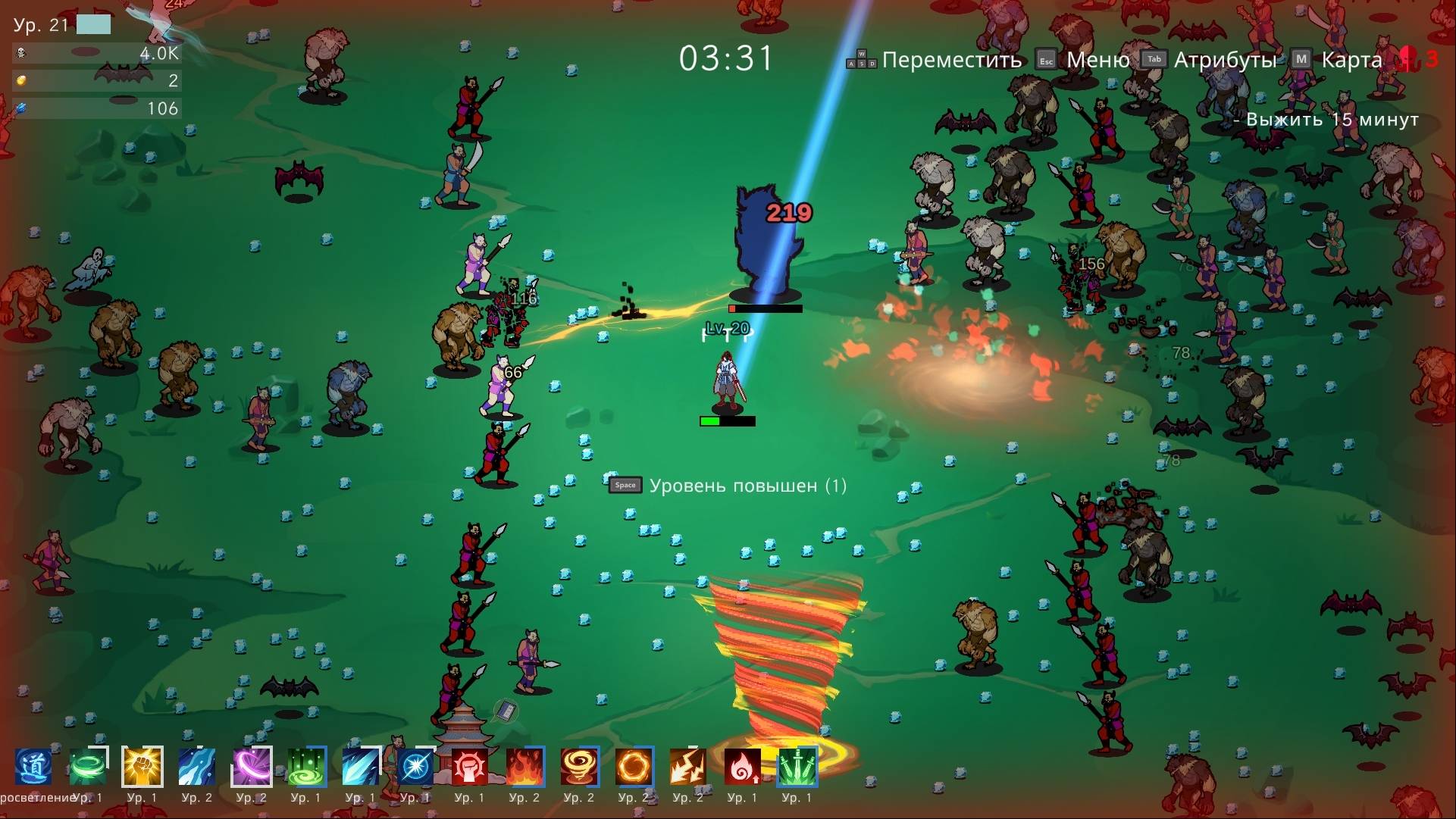Choose the red fist emblem skill
The height and width of the screenshot is (819, 1456).
click(x=470, y=767)
